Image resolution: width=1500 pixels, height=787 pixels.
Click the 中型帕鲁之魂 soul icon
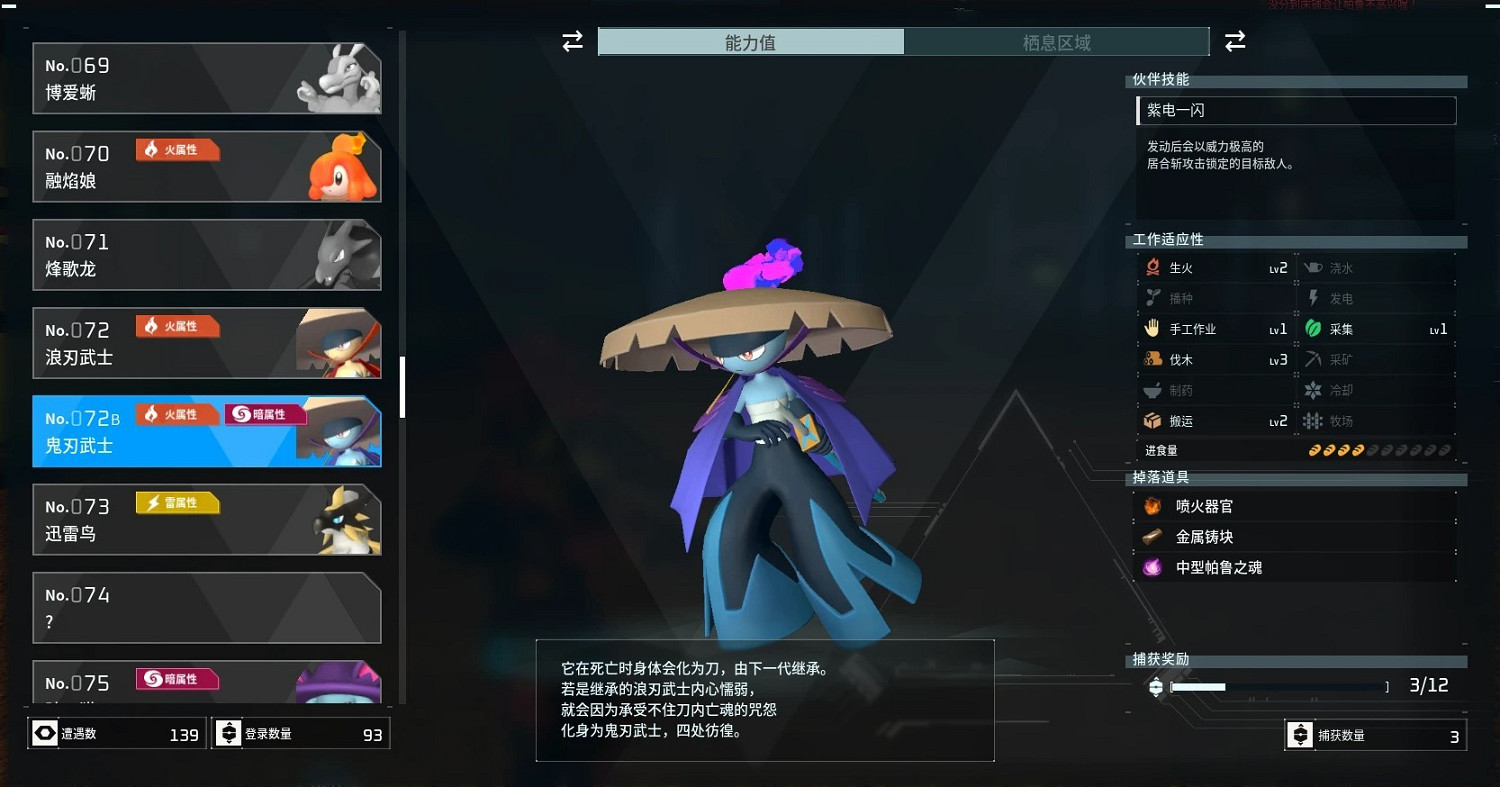click(x=1152, y=567)
